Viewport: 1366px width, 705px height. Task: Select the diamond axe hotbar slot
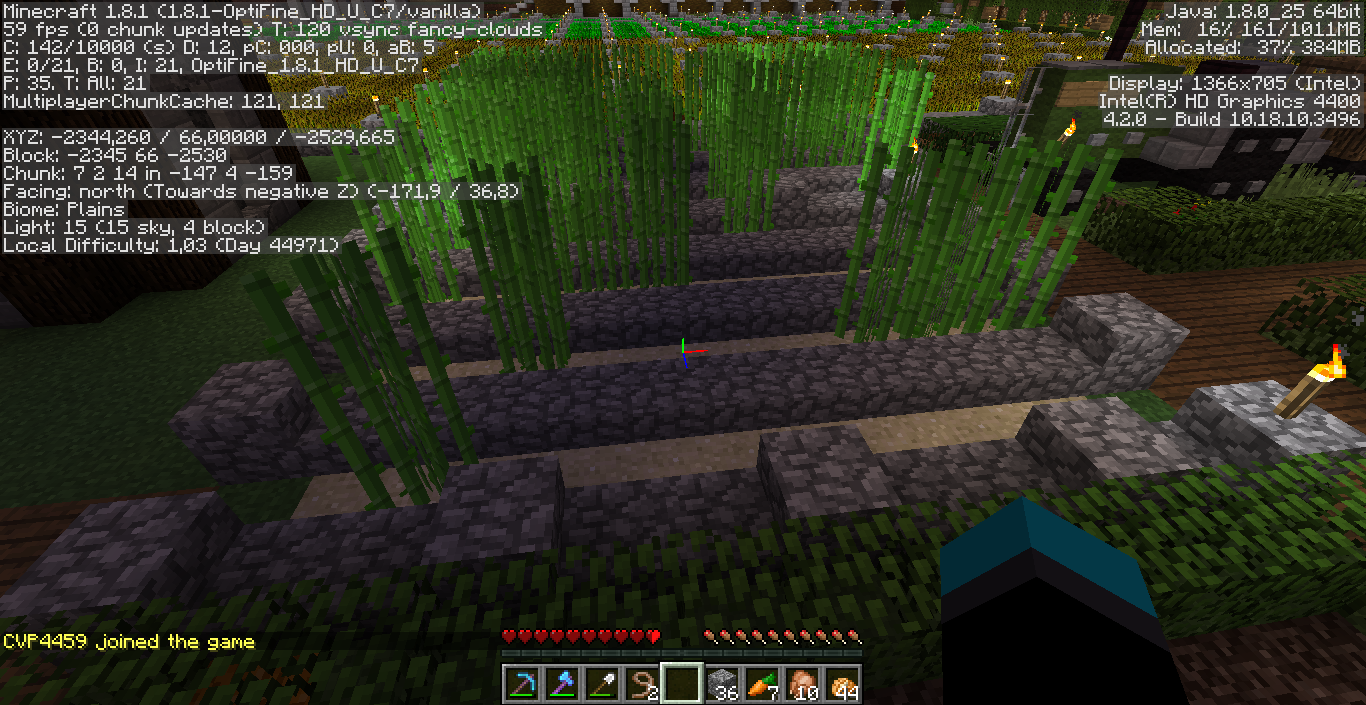point(560,683)
